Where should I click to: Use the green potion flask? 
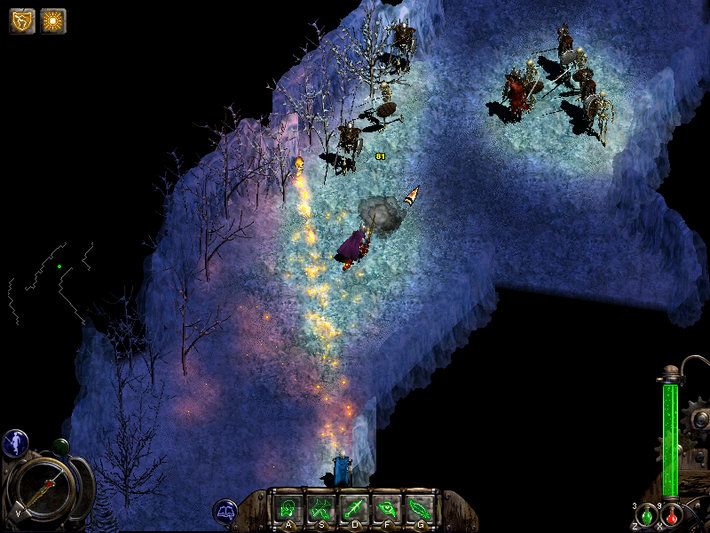(648, 516)
